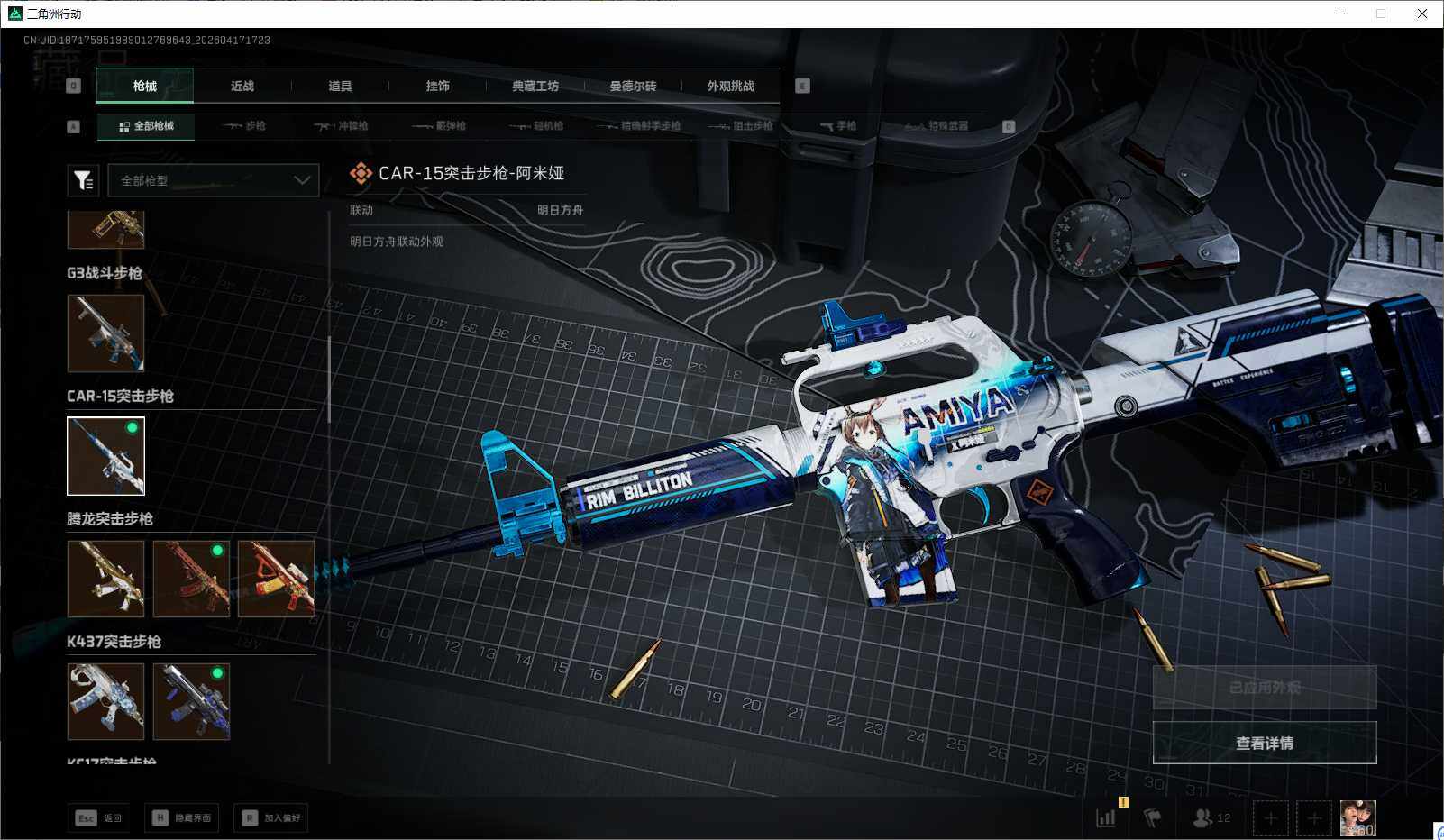Choose the gold 腾龙突击步枪 skin
This screenshot has width=1444, height=840.
(105, 579)
